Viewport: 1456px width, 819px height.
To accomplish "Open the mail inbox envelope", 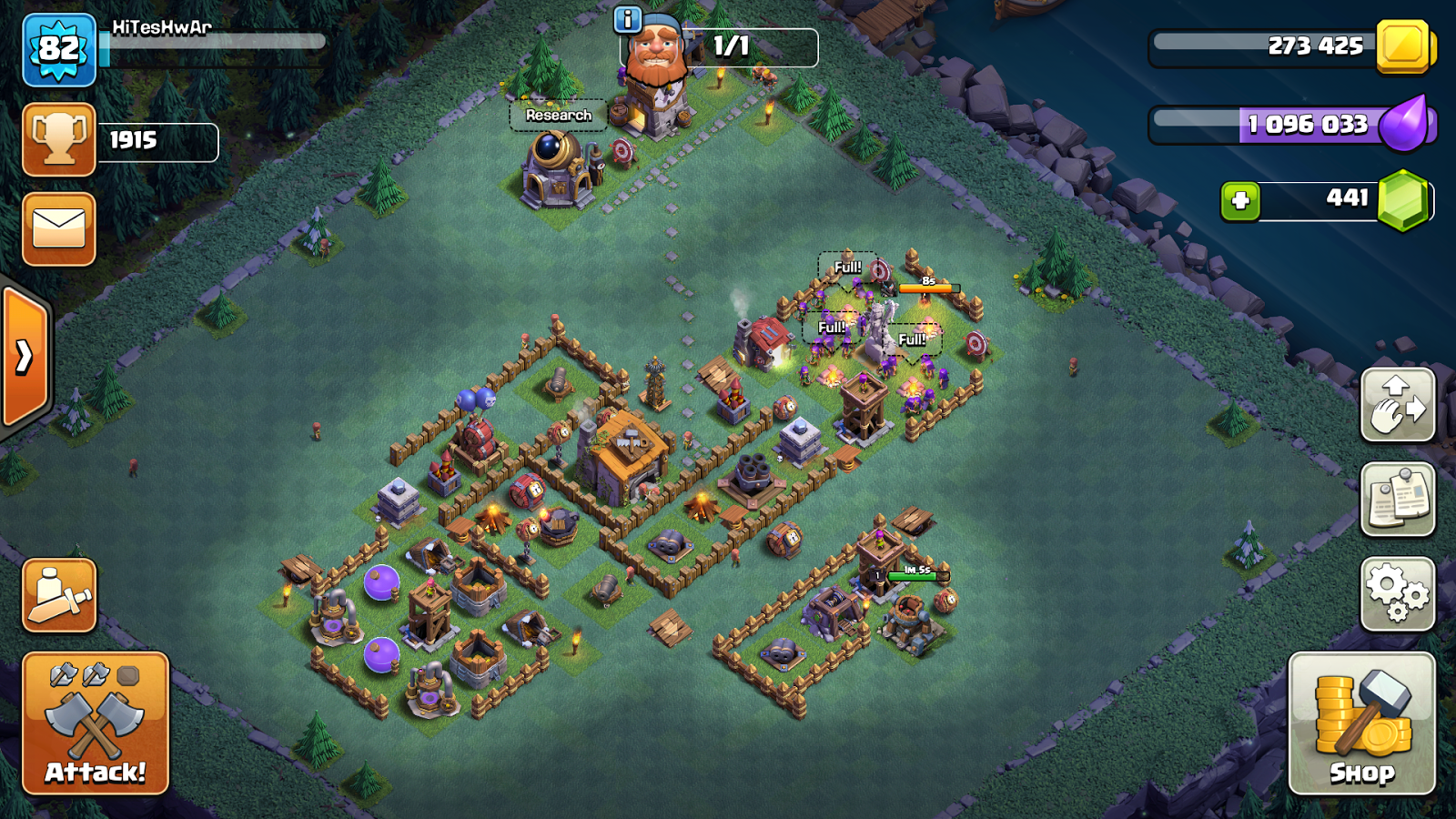I will coord(59,229).
